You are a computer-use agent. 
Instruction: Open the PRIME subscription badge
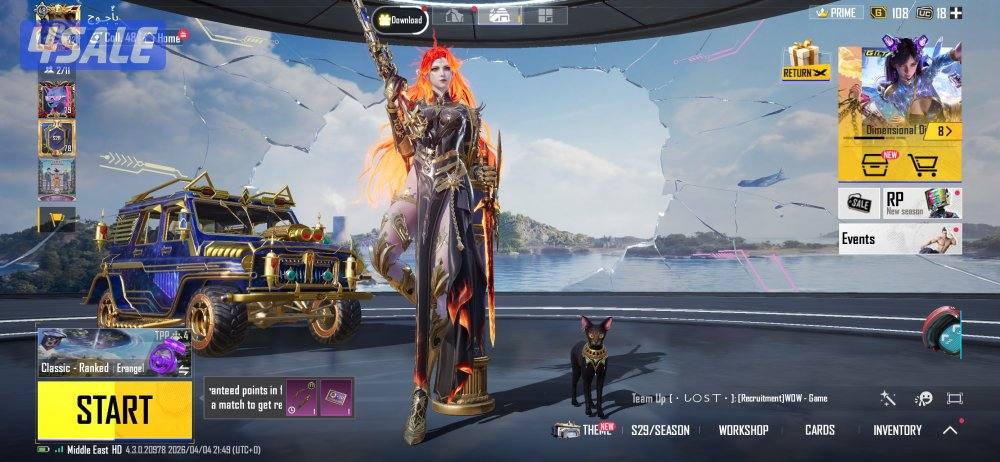pos(836,13)
